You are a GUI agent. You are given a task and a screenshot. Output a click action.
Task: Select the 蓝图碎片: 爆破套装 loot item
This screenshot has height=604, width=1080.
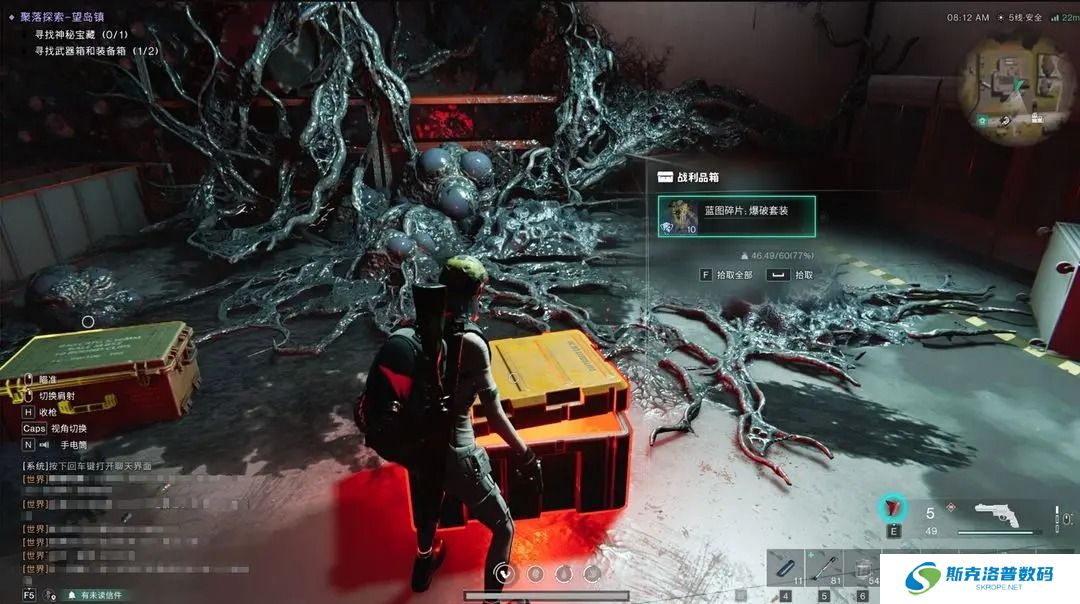coord(736,216)
